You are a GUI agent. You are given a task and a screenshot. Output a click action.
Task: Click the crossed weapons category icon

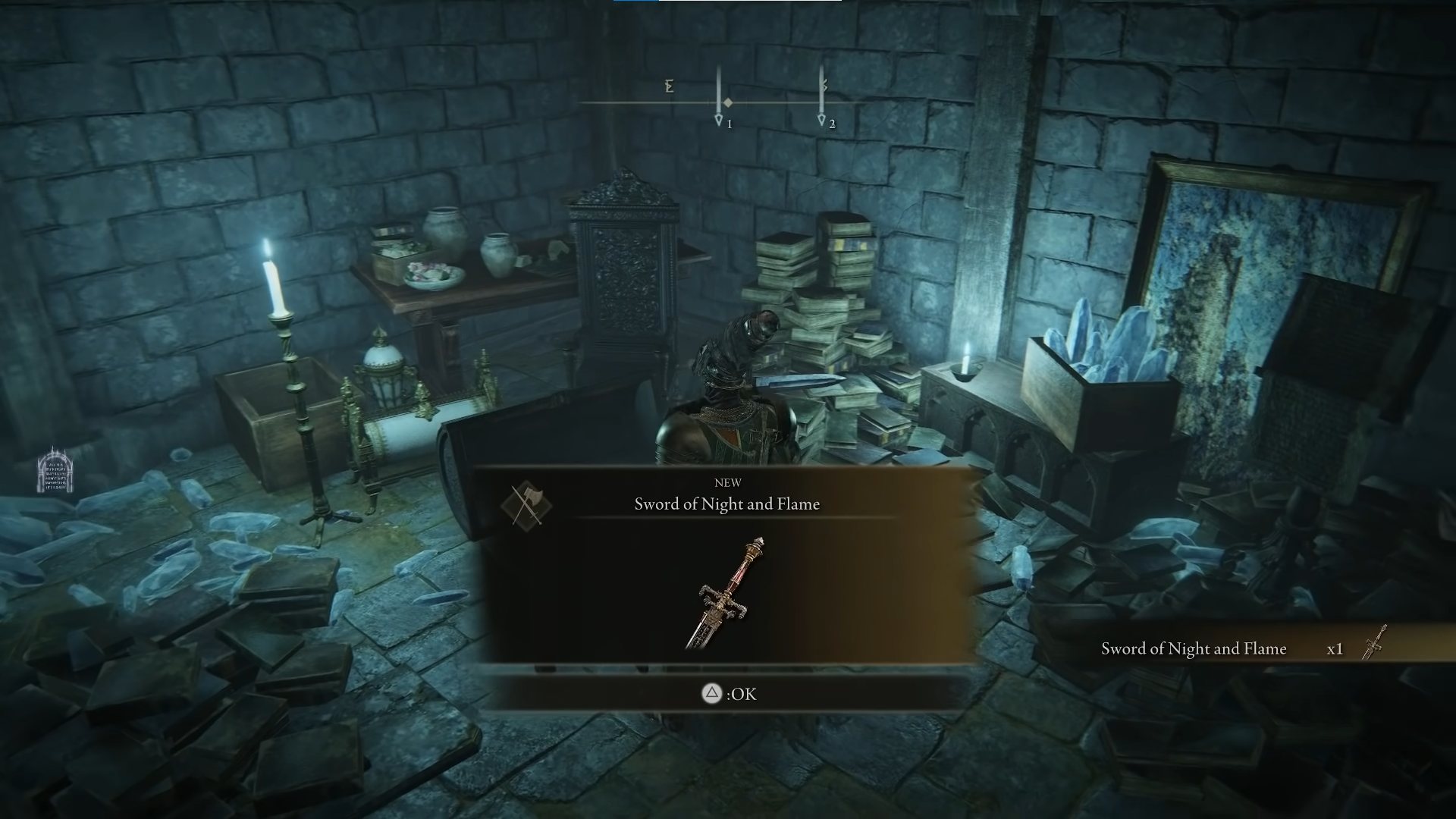point(527,505)
